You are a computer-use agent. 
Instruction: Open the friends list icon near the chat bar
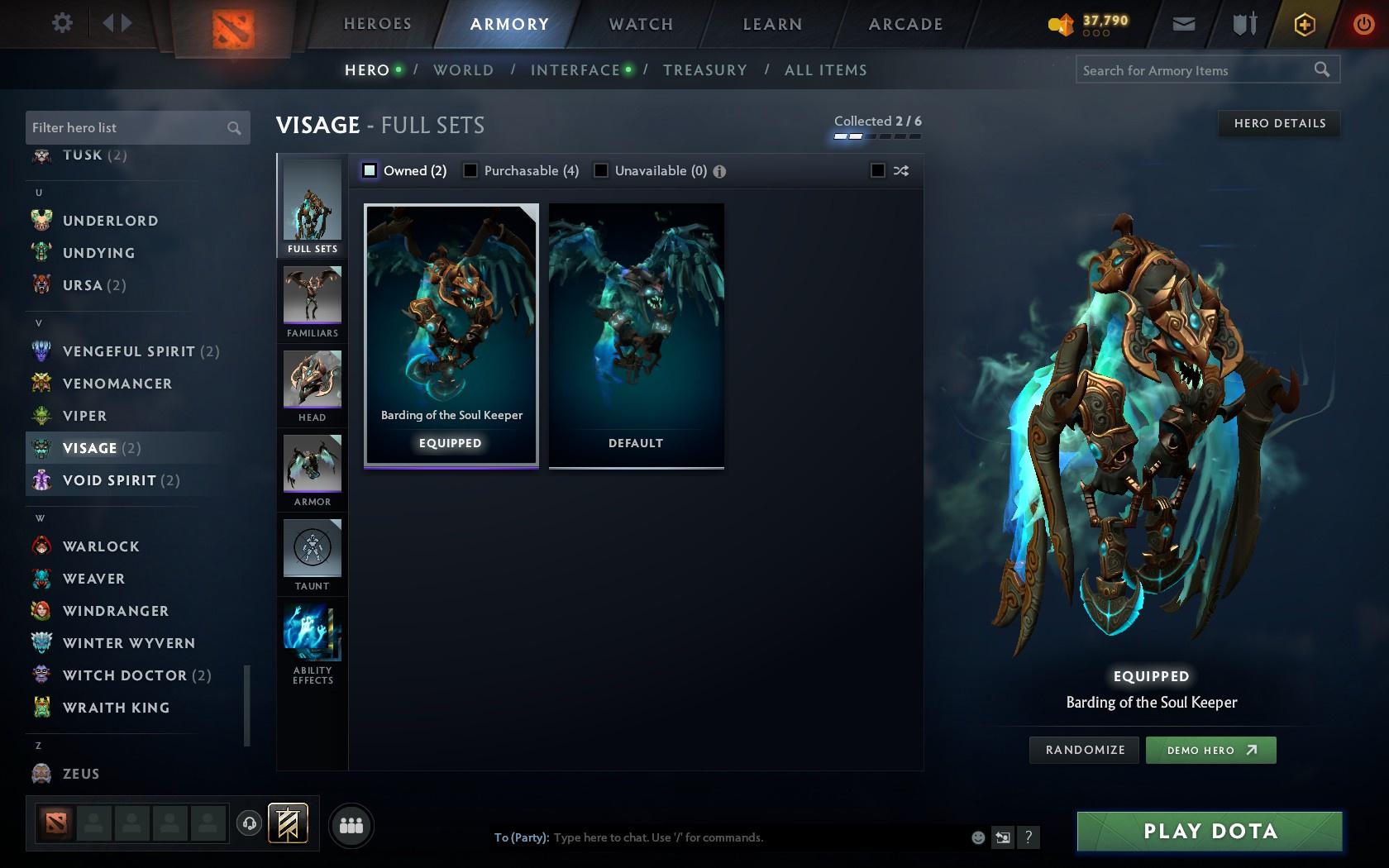pyautogui.click(x=351, y=824)
